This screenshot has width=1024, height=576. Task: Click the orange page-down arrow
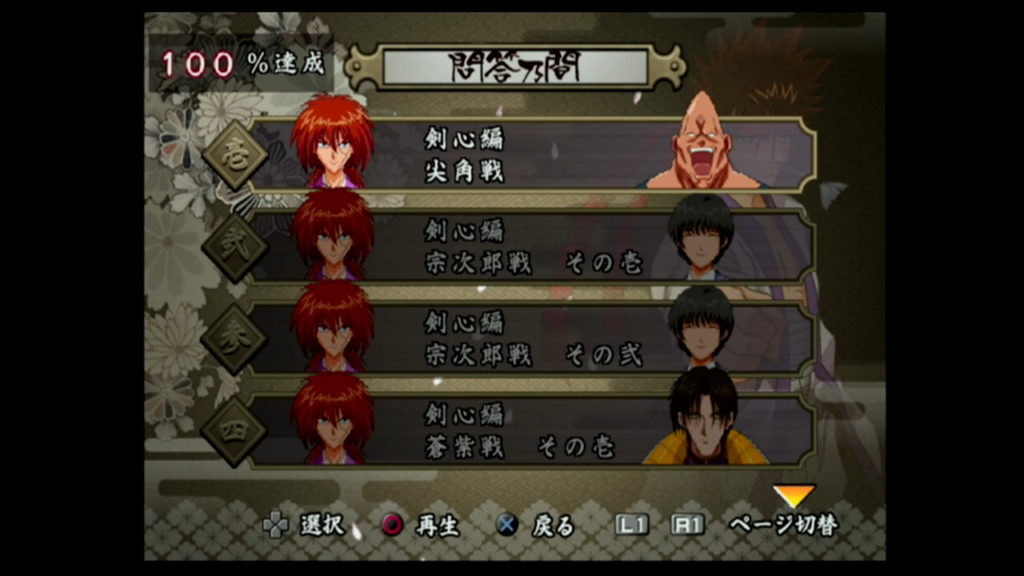click(794, 496)
